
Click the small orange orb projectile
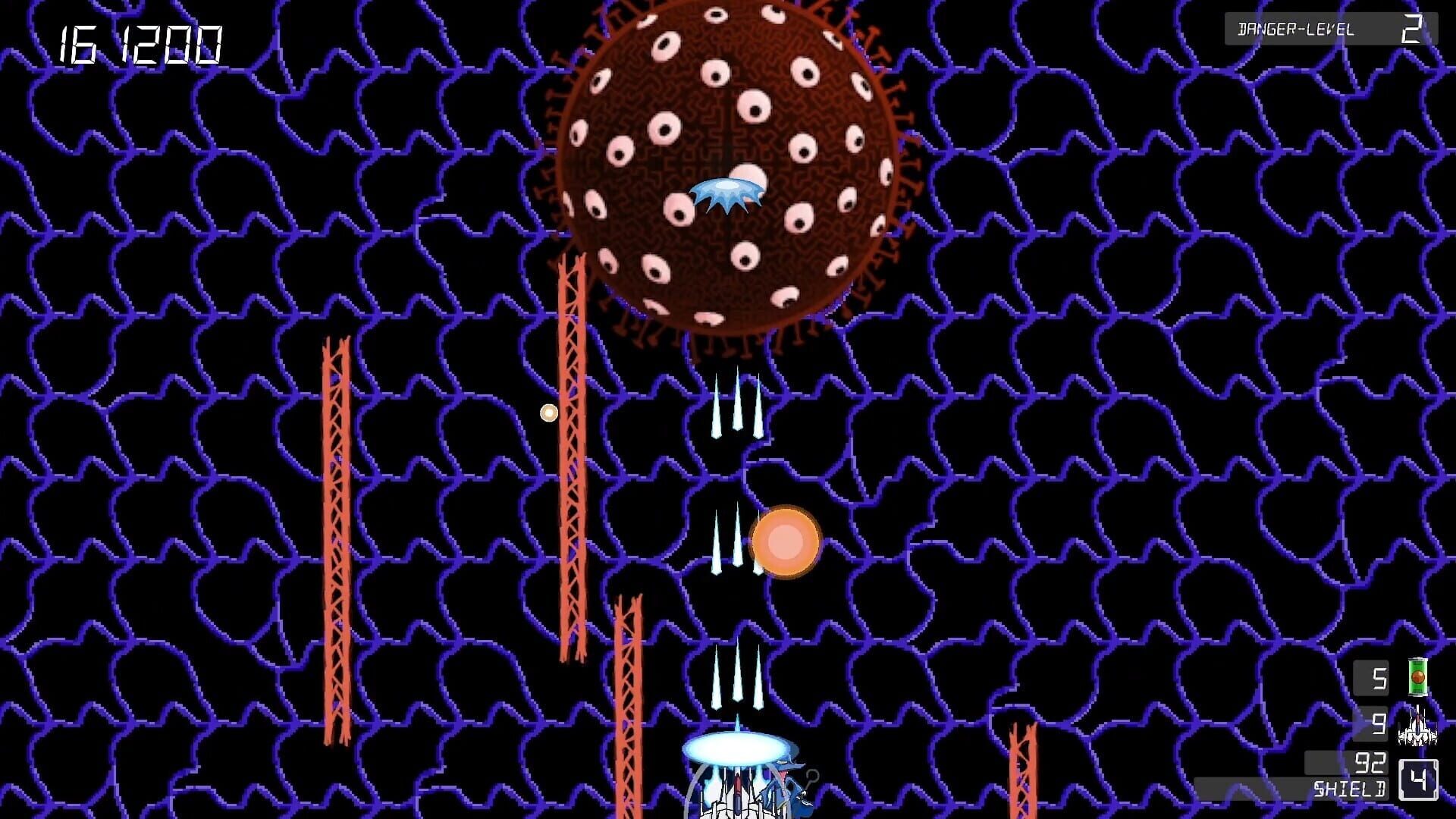pyautogui.click(x=548, y=412)
